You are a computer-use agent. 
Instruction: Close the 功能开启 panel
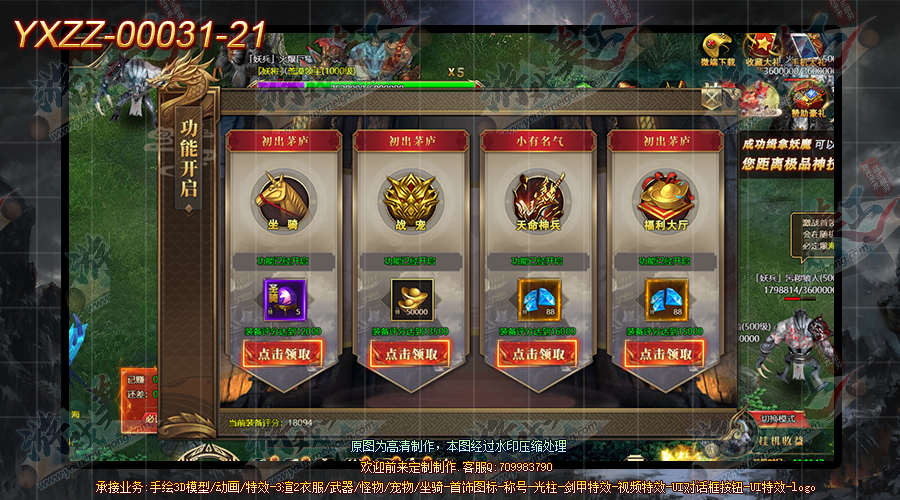point(713,98)
